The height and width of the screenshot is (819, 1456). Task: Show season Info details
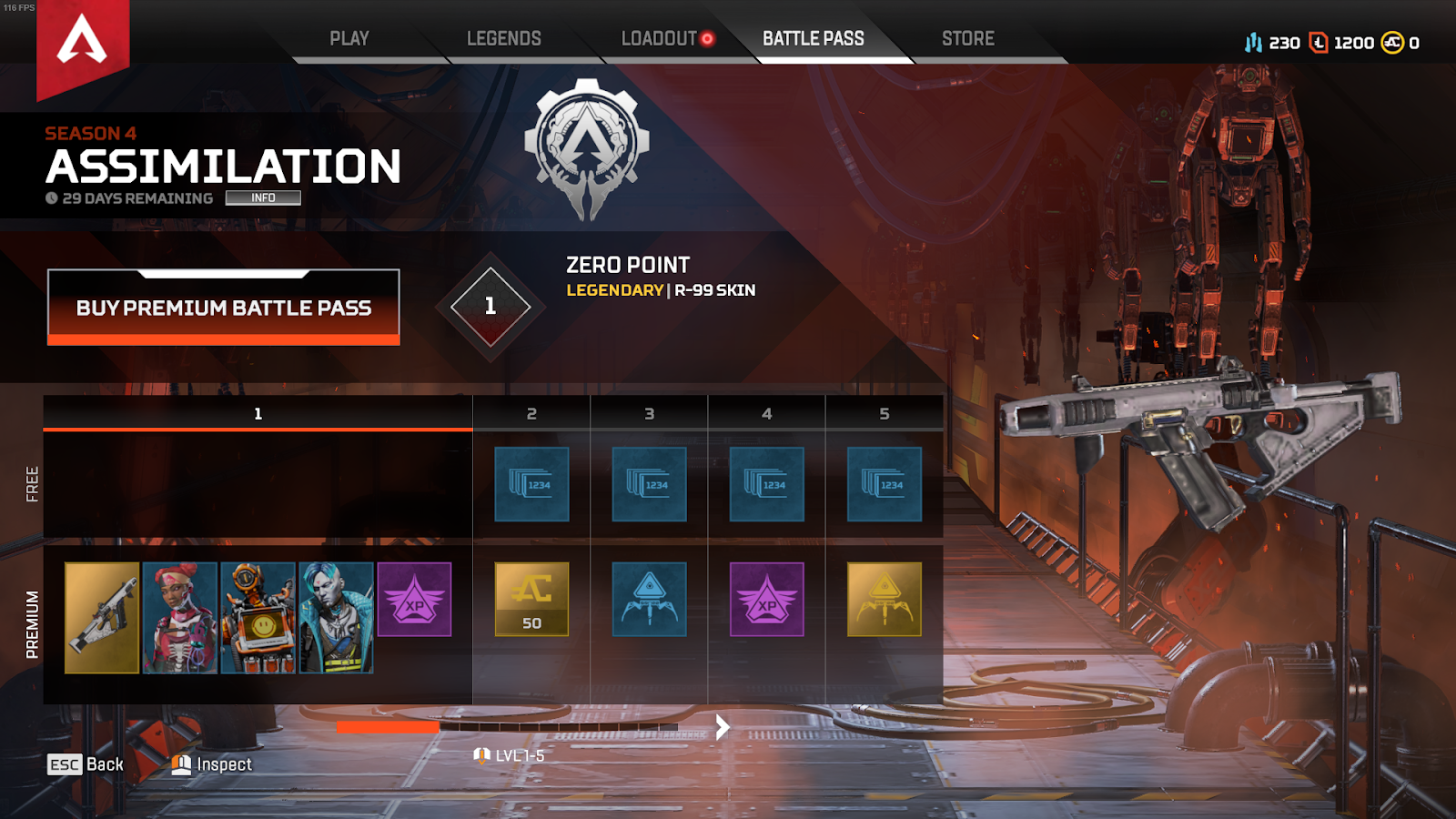[x=263, y=197]
